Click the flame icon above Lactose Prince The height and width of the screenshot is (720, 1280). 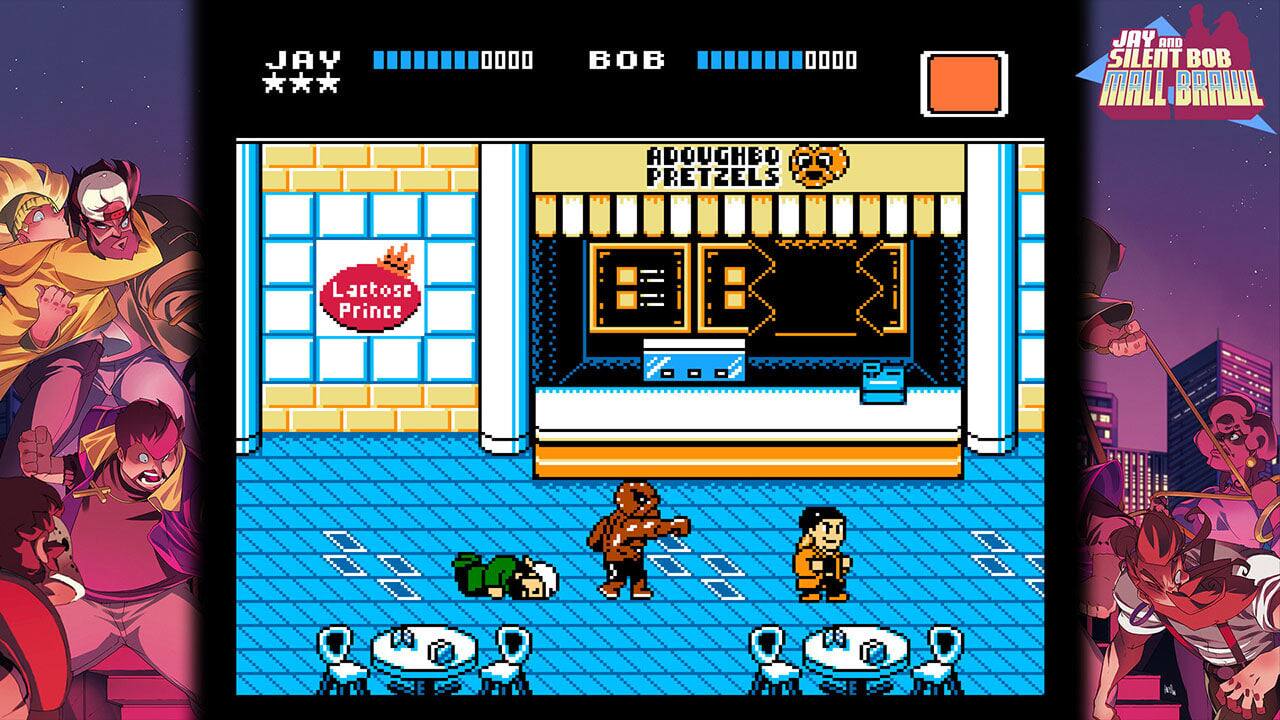click(x=397, y=257)
